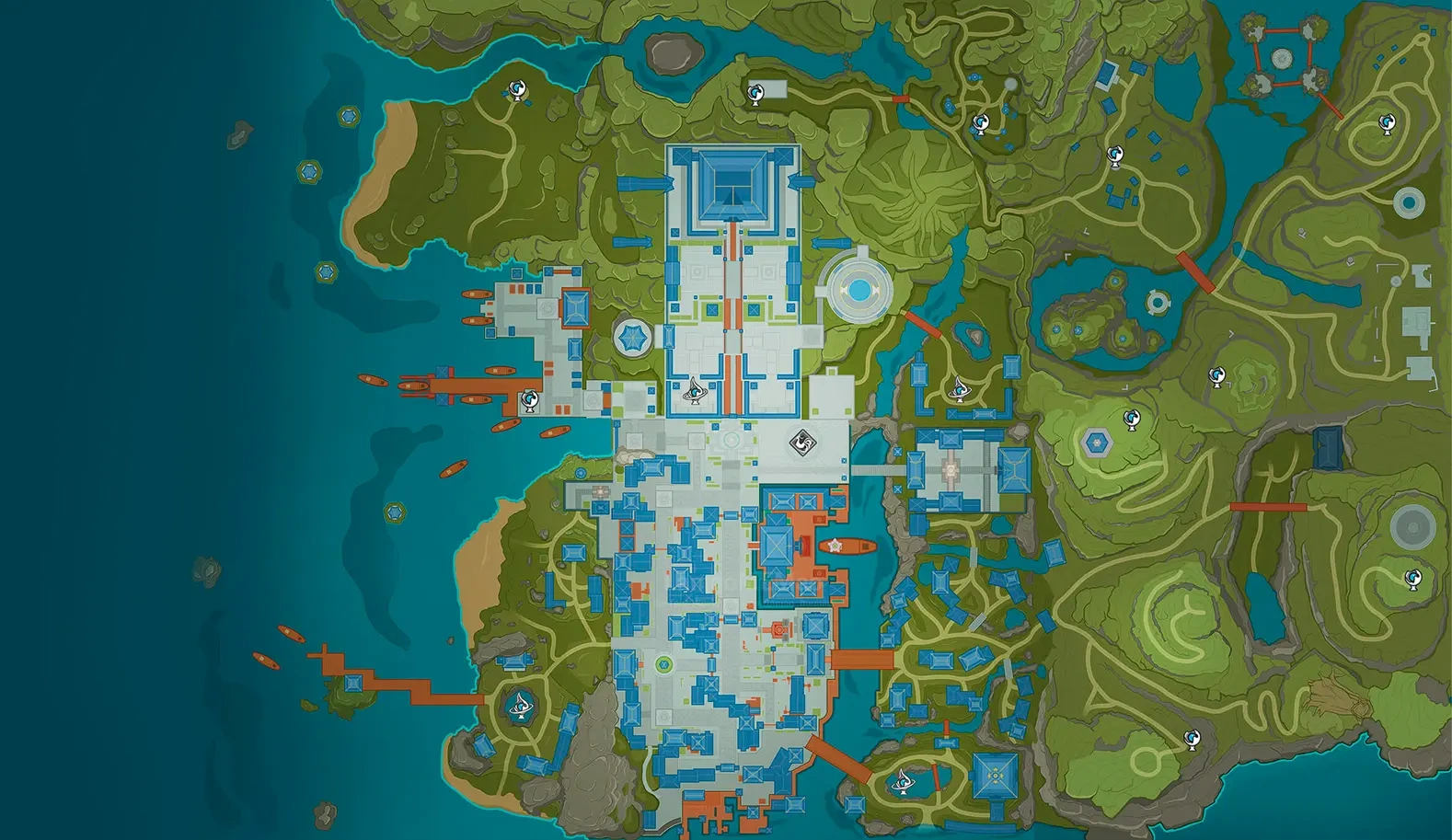Image resolution: width=1452 pixels, height=840 pixels.
Task: Select the orb marker next to the hexagonal platform
Action: (x=1132, y=420)
